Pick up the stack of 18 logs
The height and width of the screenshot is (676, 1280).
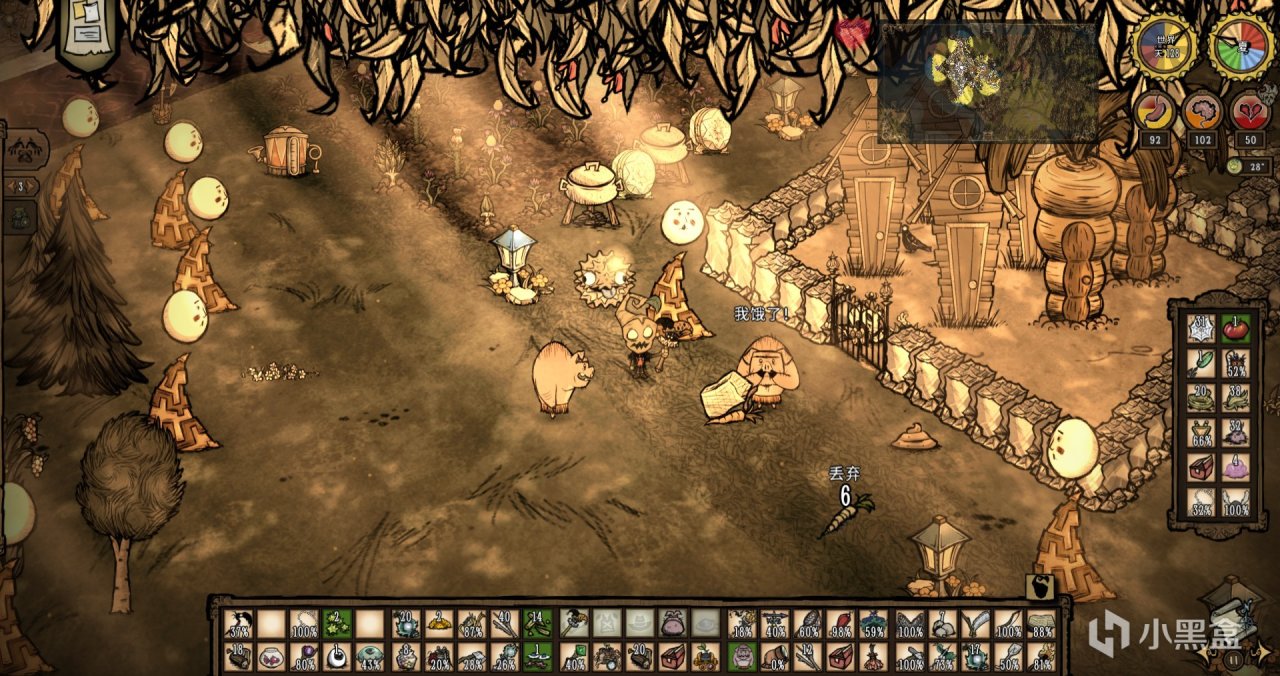click(x=238, y=658)
